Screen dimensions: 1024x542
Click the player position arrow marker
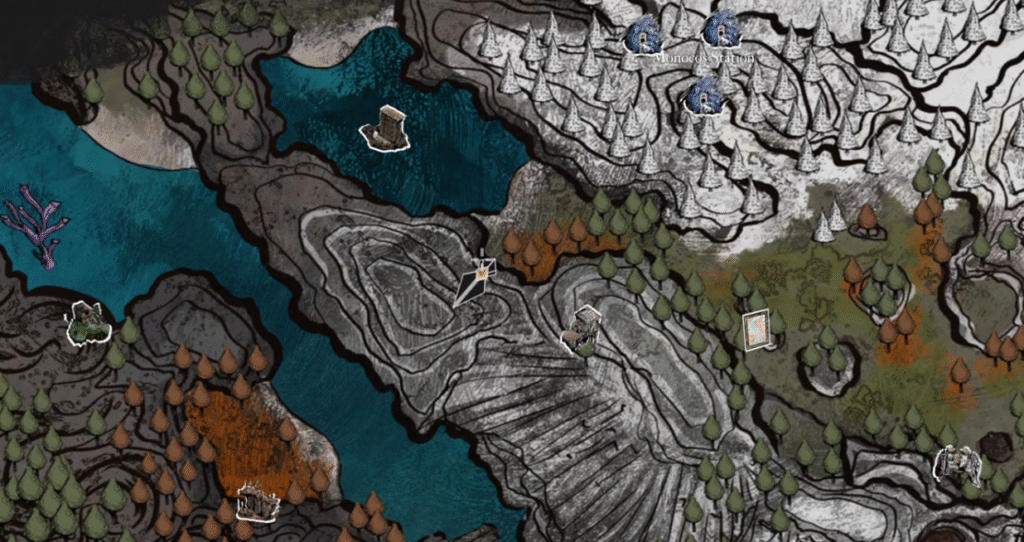click(477, 281)
